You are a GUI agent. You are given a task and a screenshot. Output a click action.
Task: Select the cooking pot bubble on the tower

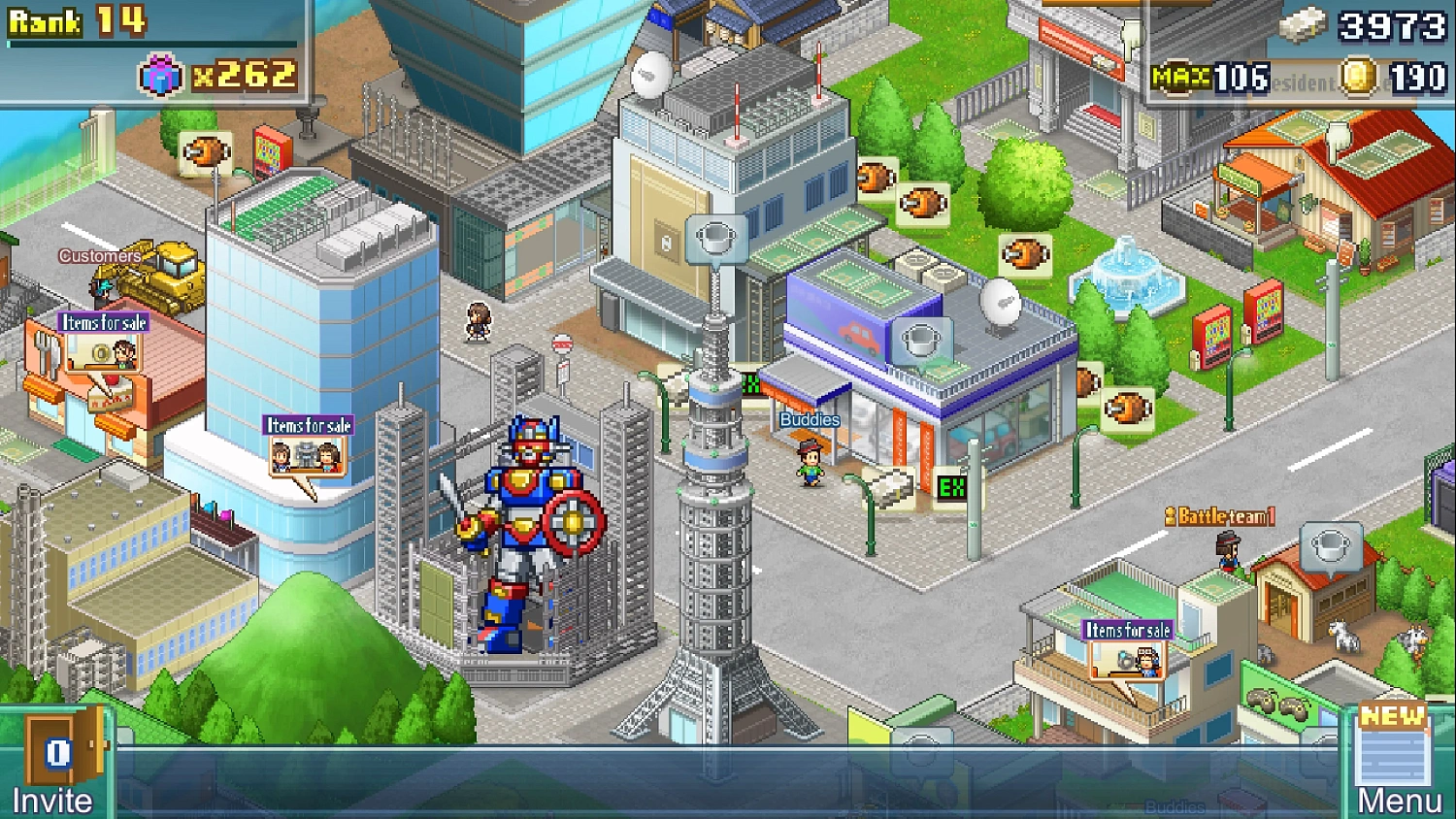click(x=715, y=236)
